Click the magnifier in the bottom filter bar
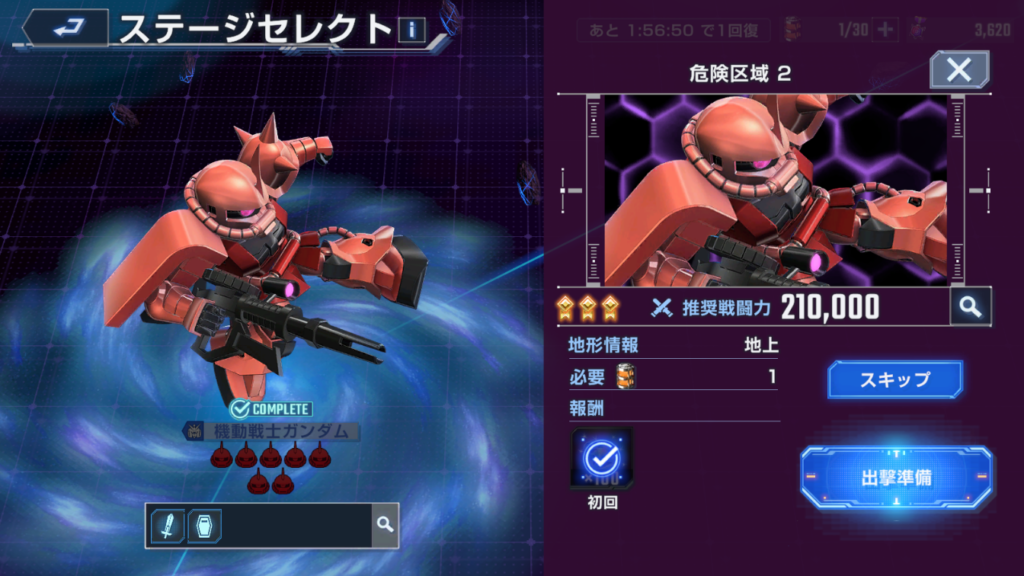 [x=384, y=524]
